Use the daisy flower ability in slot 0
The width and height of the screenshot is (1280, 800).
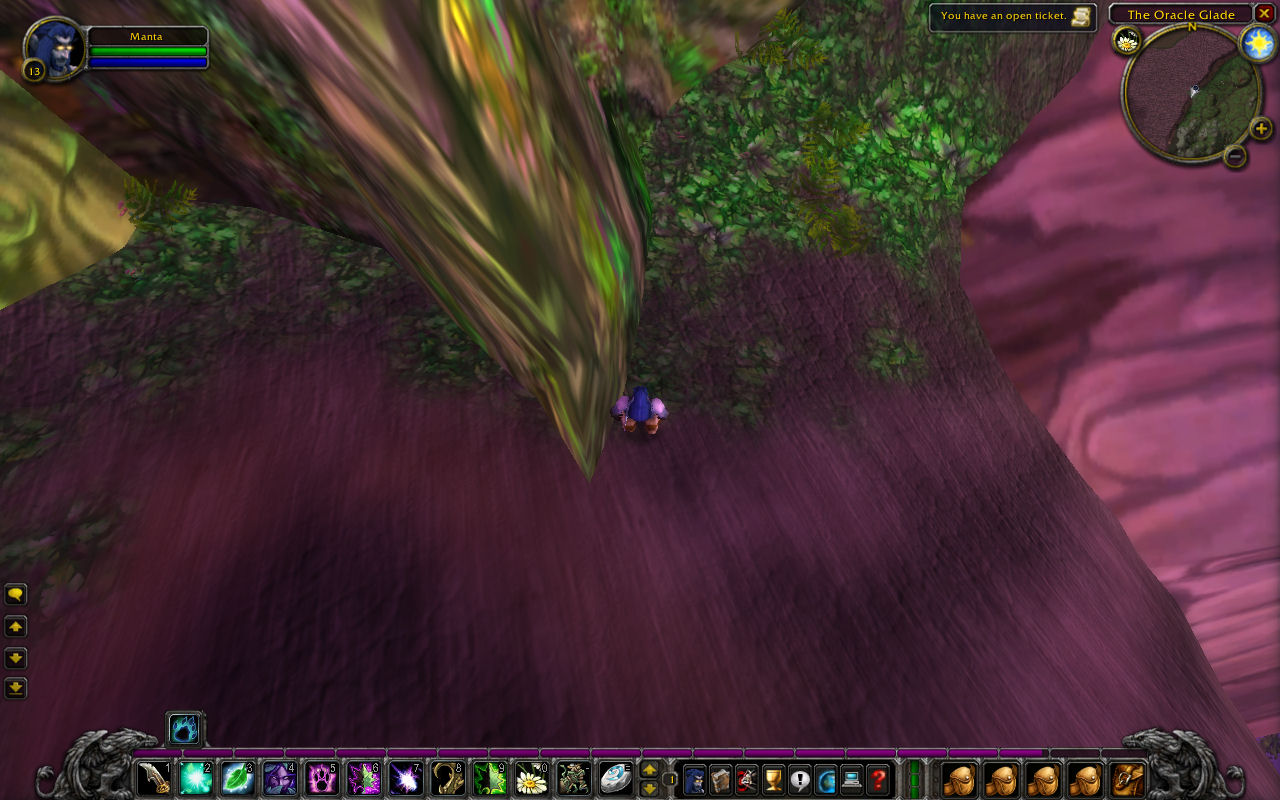point(531,778)
